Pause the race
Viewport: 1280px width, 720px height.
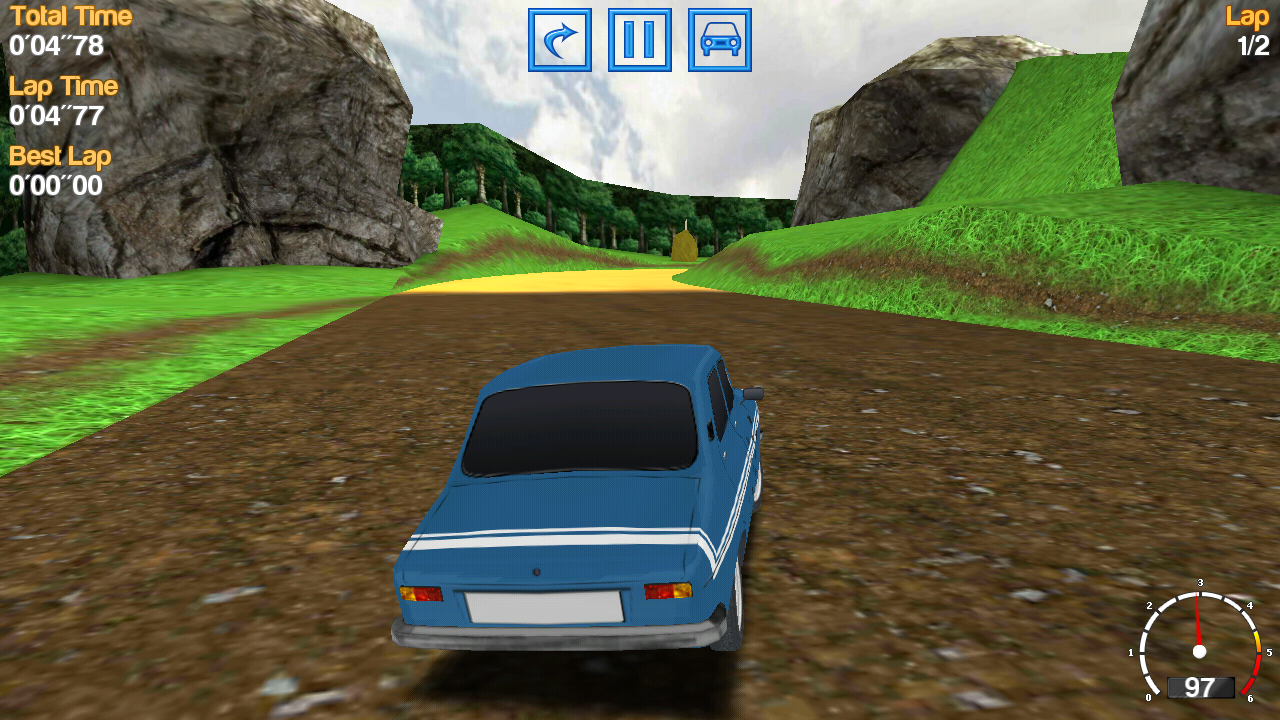pos(640,40)
